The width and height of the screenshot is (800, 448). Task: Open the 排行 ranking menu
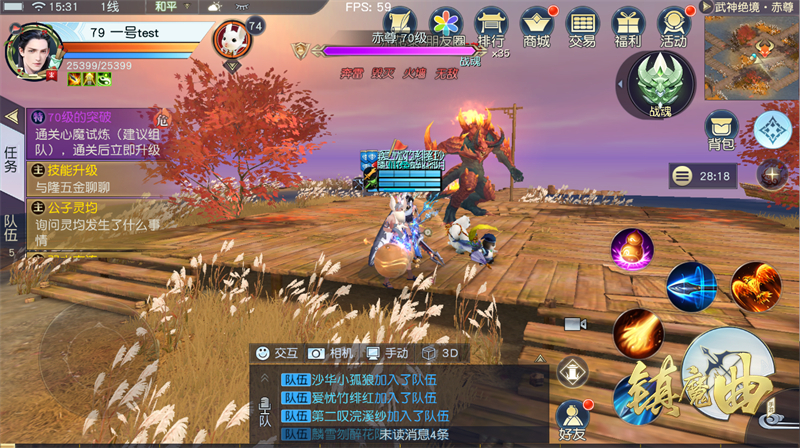coord(491,26)
